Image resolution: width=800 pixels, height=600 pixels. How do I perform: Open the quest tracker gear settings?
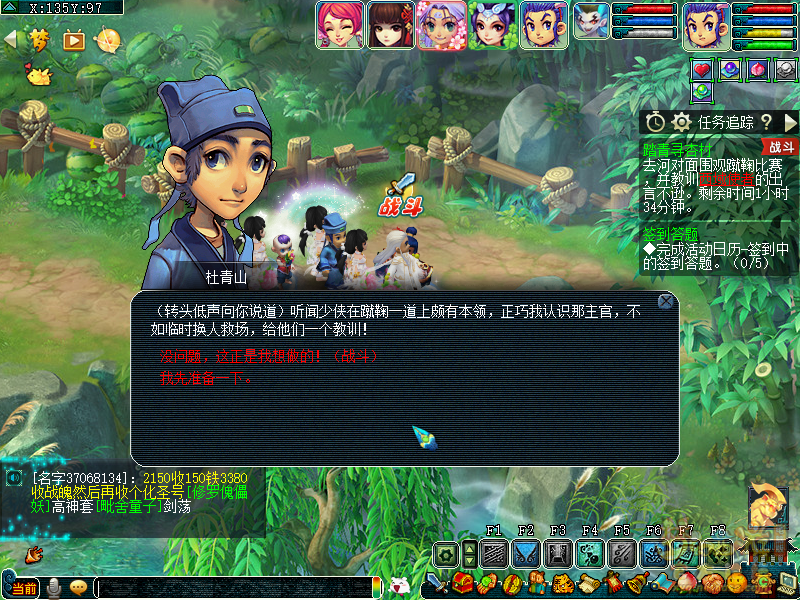click(x=682, y=122)
